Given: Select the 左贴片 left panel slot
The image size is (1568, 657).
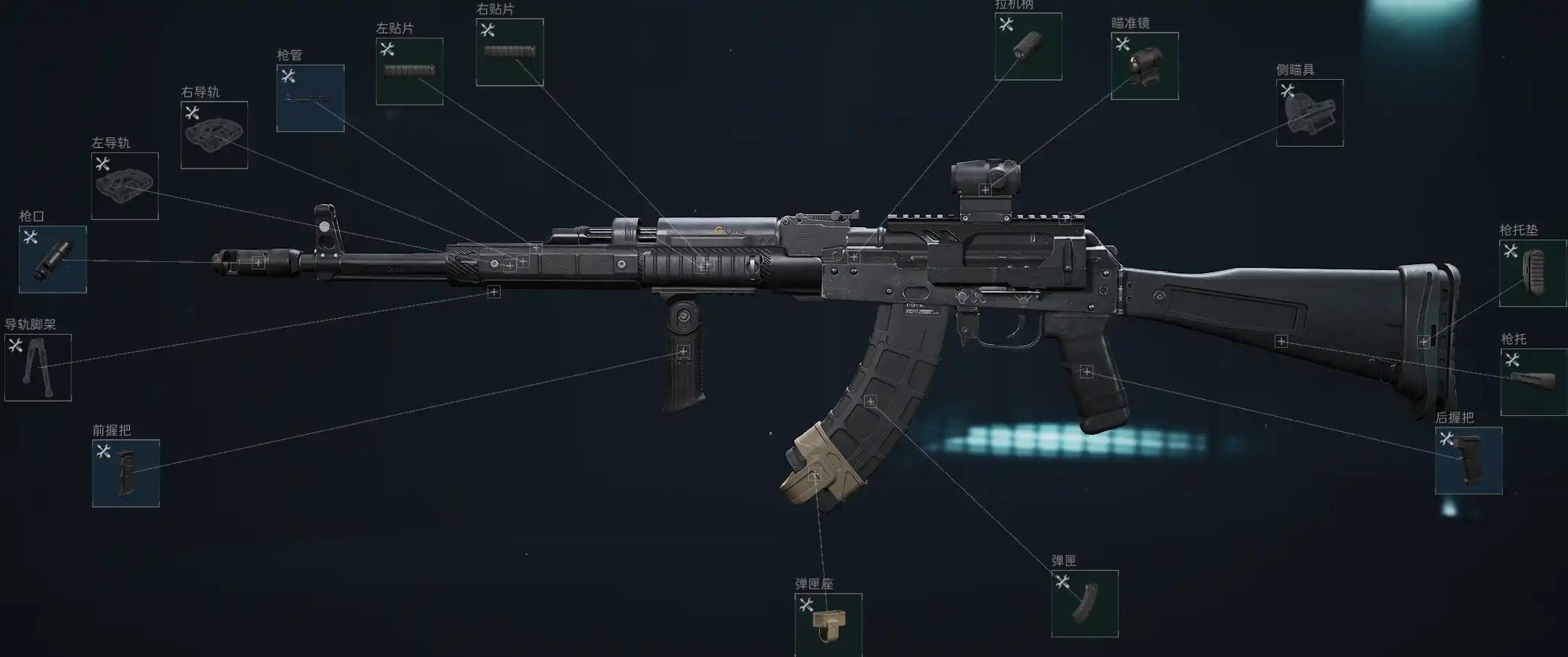Looking at the screenshot, I should click(x=409, y=71).
